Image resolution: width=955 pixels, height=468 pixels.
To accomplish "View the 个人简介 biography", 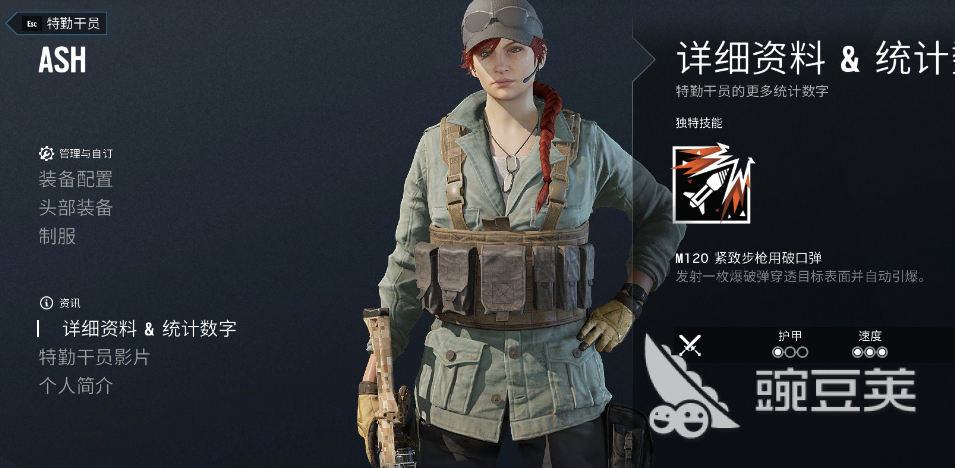I will pyautogui.click(x=75, y=386).
